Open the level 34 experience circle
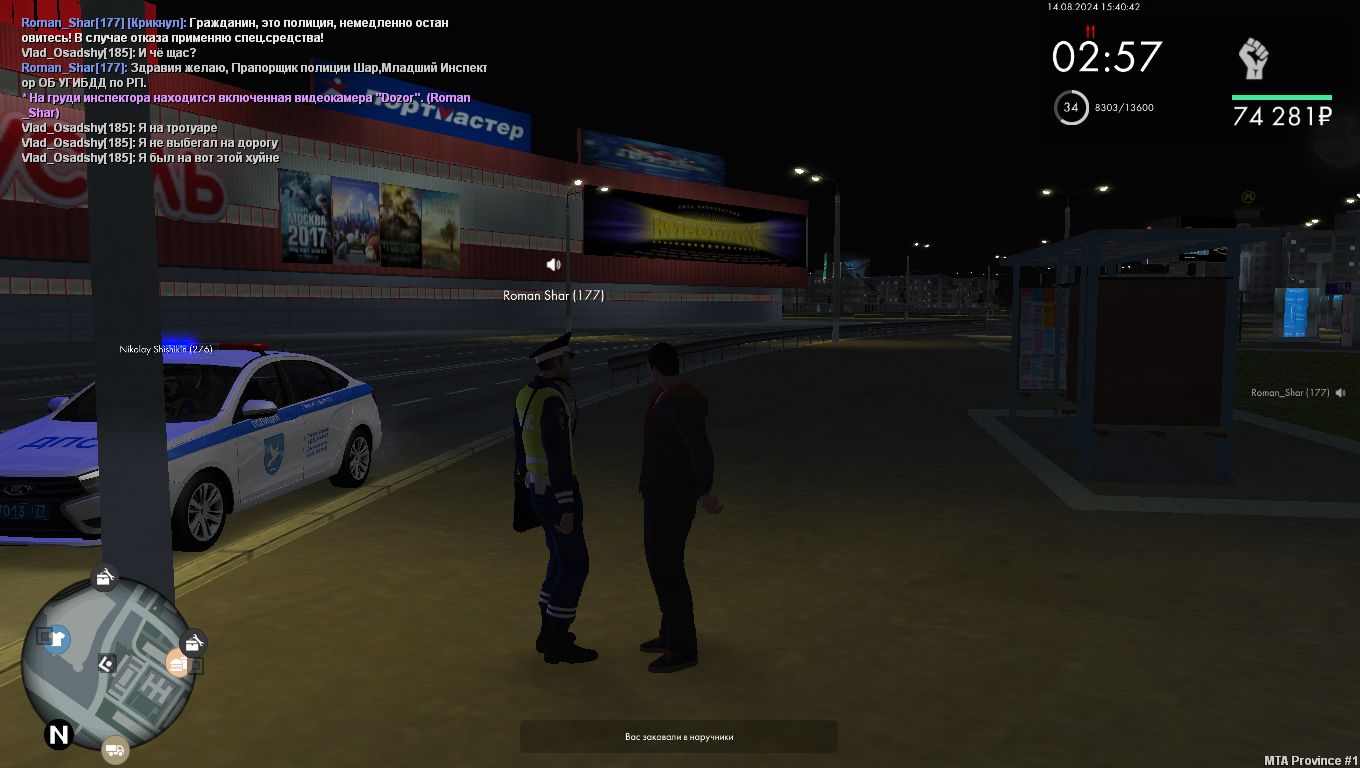The height and width of the screenshot is (768, 1360). [x=1071, y=108]
